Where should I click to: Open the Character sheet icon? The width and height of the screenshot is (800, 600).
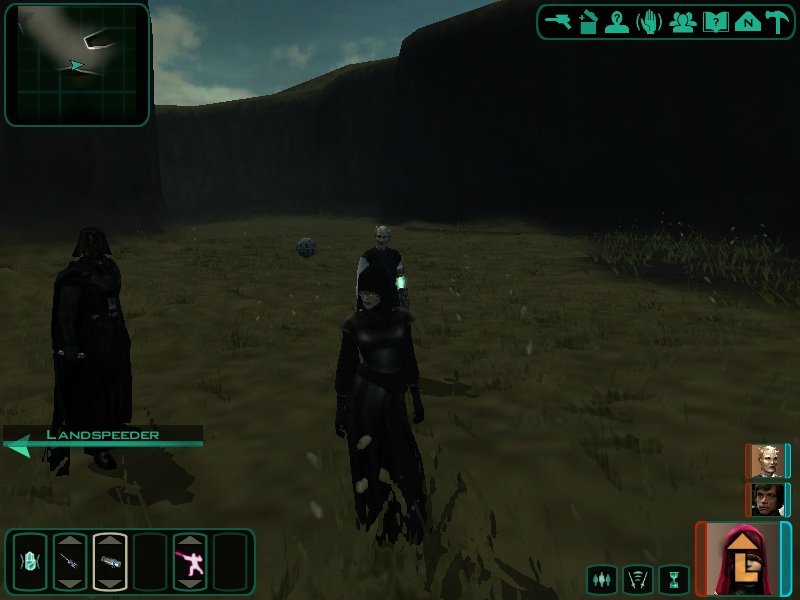[x=618, y=22]
